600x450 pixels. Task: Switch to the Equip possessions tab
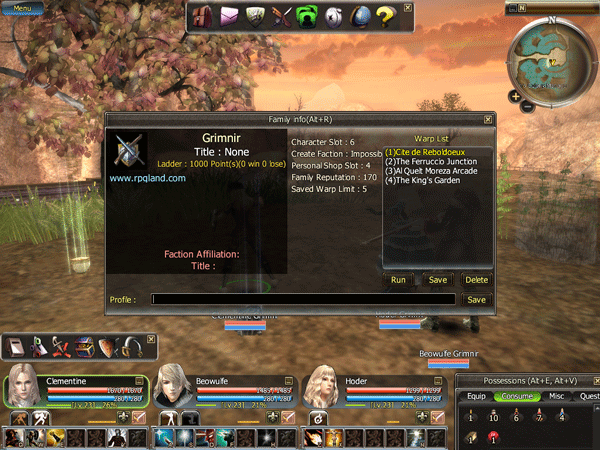point(476,396)
